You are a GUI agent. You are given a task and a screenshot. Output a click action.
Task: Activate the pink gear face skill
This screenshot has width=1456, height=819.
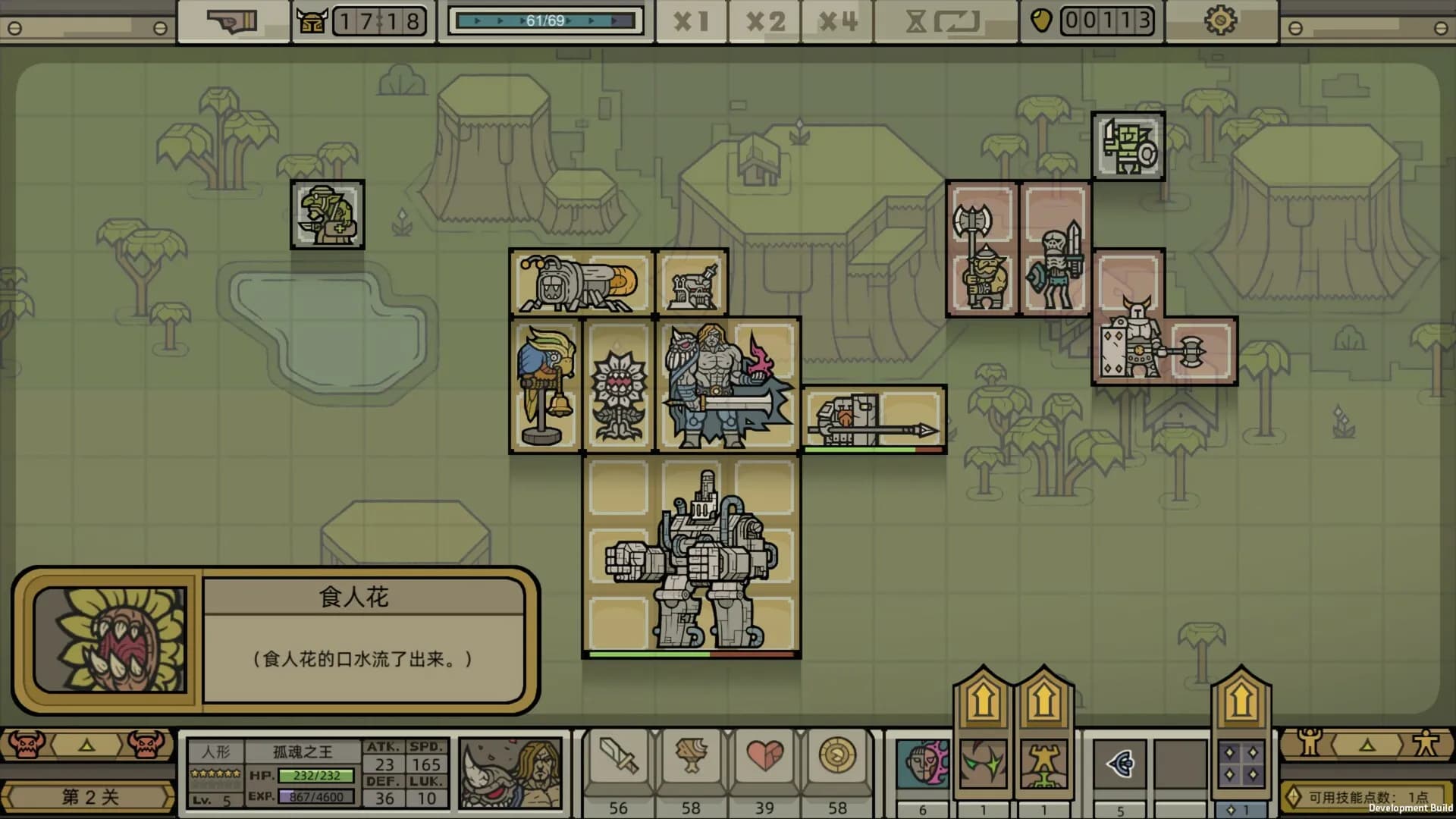pyautogui.click(x=922, y=763)
